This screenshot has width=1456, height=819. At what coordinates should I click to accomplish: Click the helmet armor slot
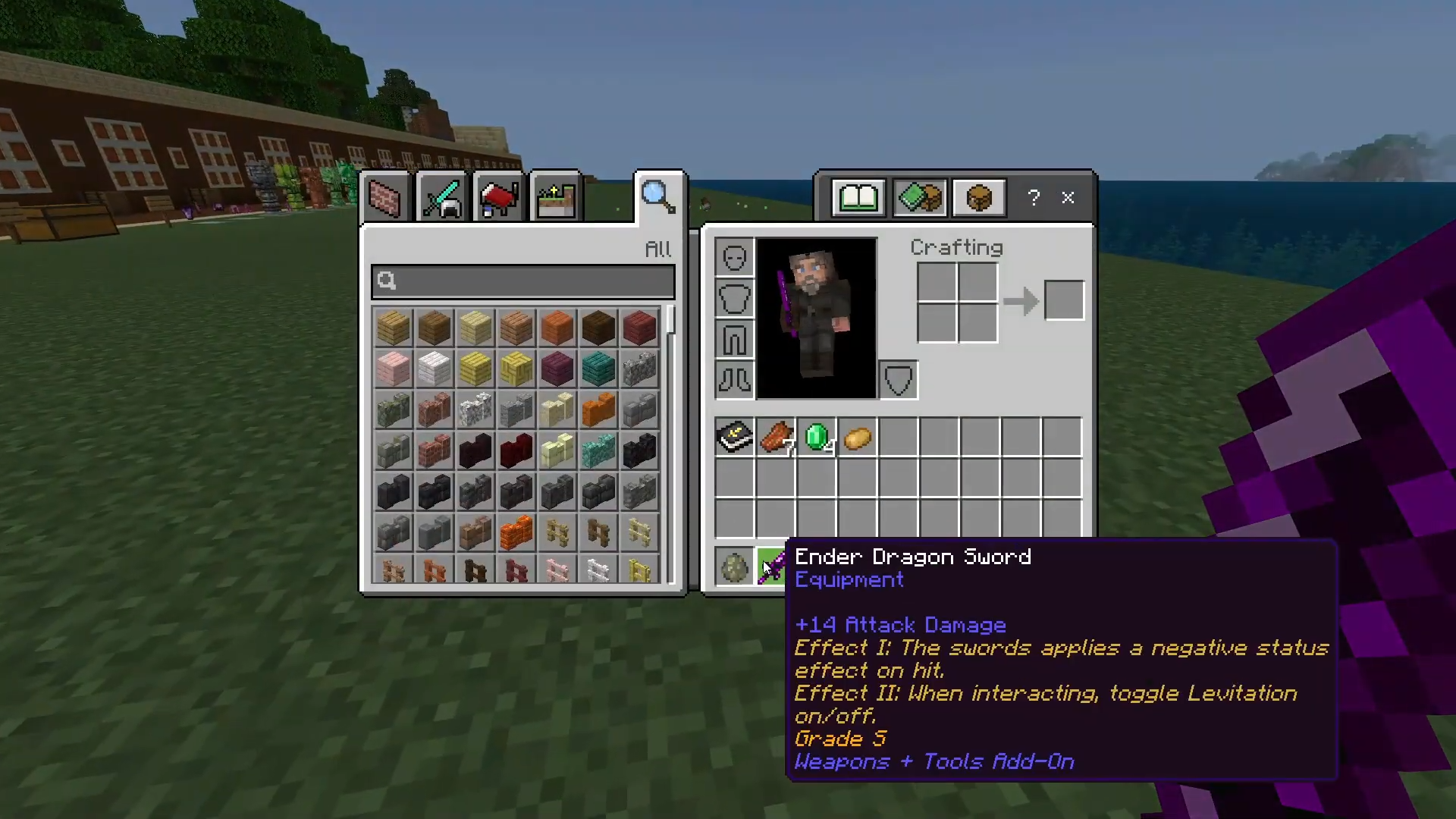pyautogui.click(x=734, y=258)
